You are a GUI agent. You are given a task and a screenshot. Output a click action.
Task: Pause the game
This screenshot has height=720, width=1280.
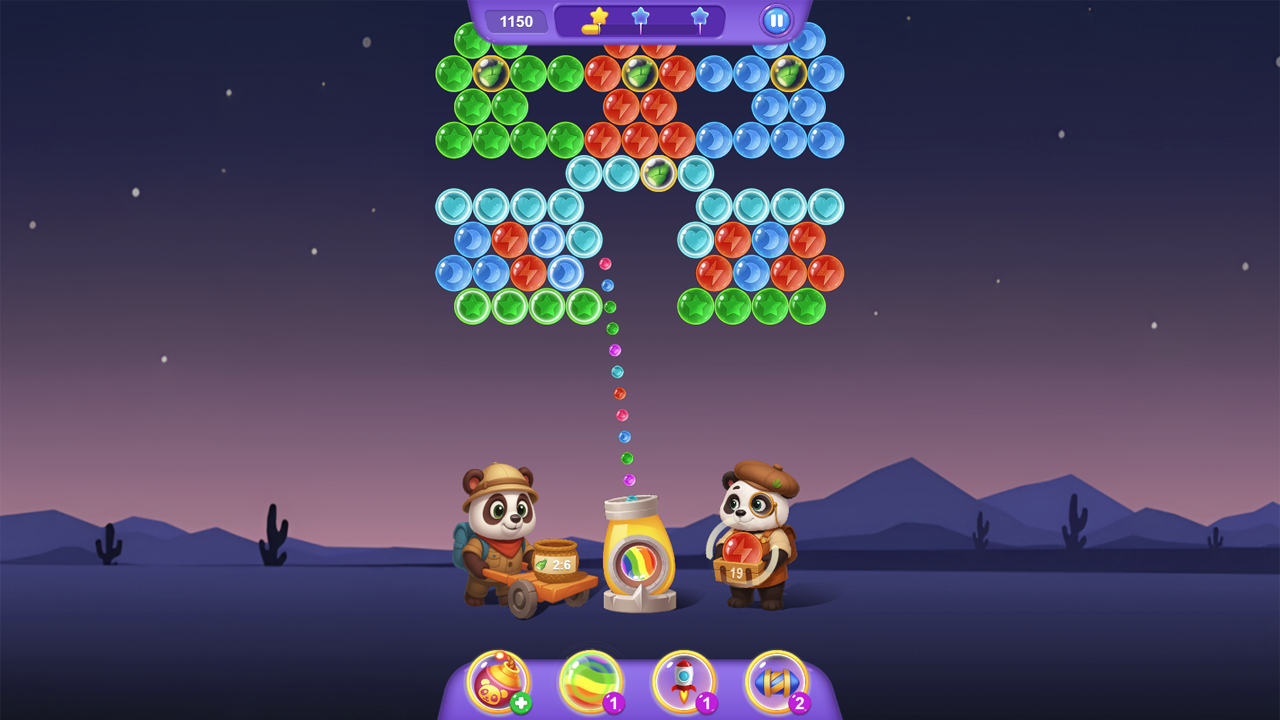pos(777,20)
